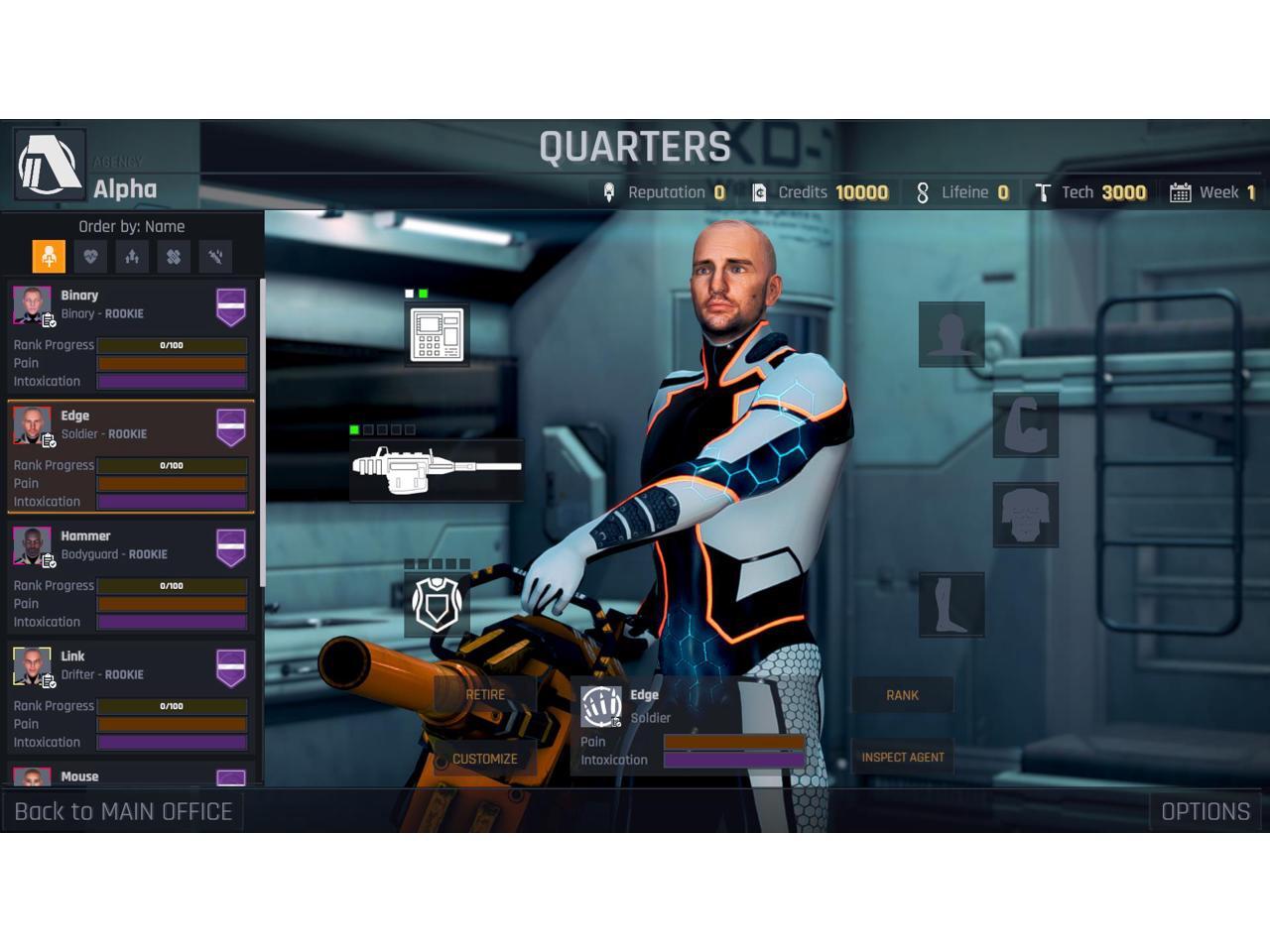Go back to the Main Office

[x=123, y=811]
